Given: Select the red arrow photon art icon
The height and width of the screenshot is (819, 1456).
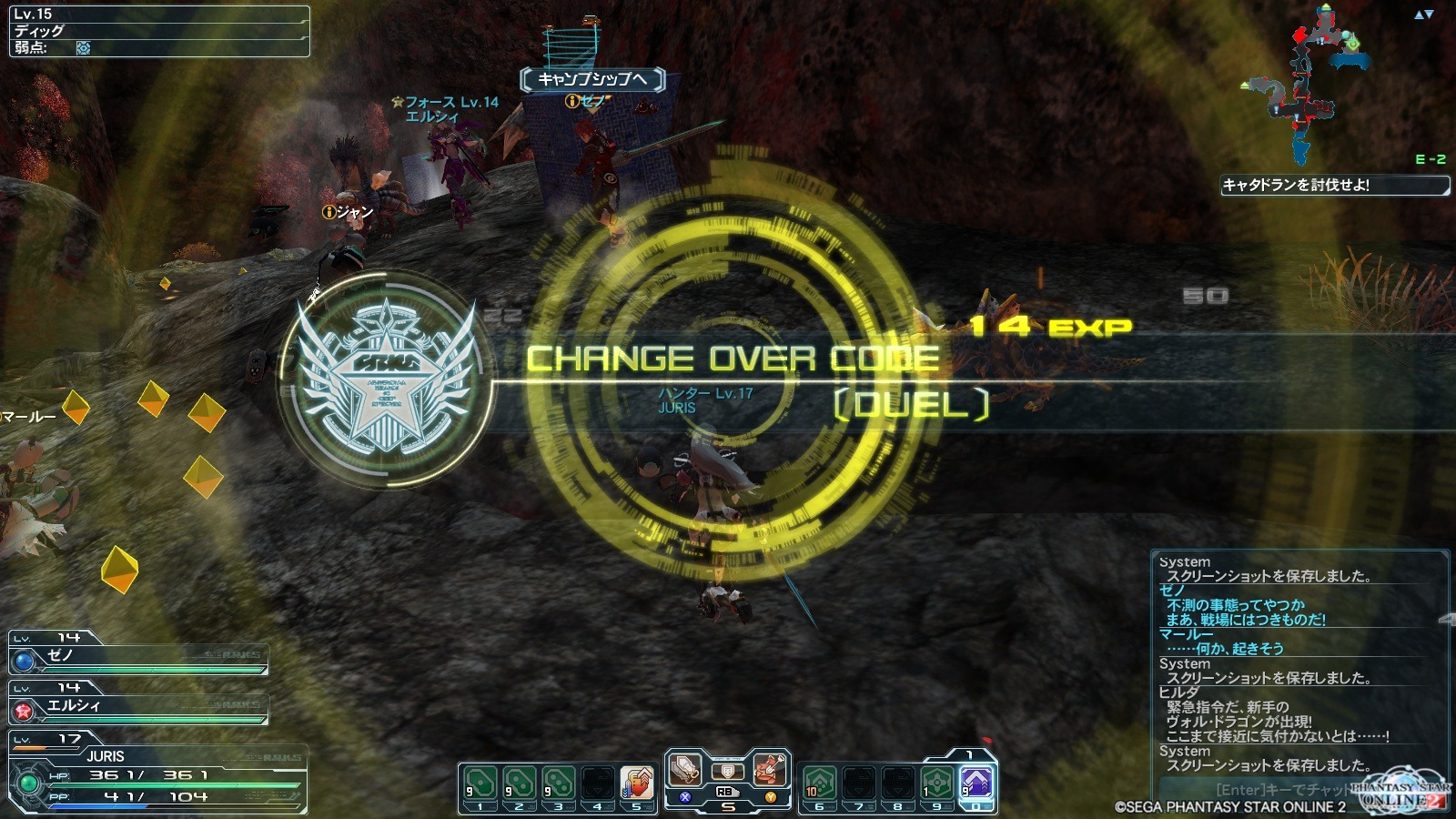Looking at the screenshot, I should click(770, 770).
